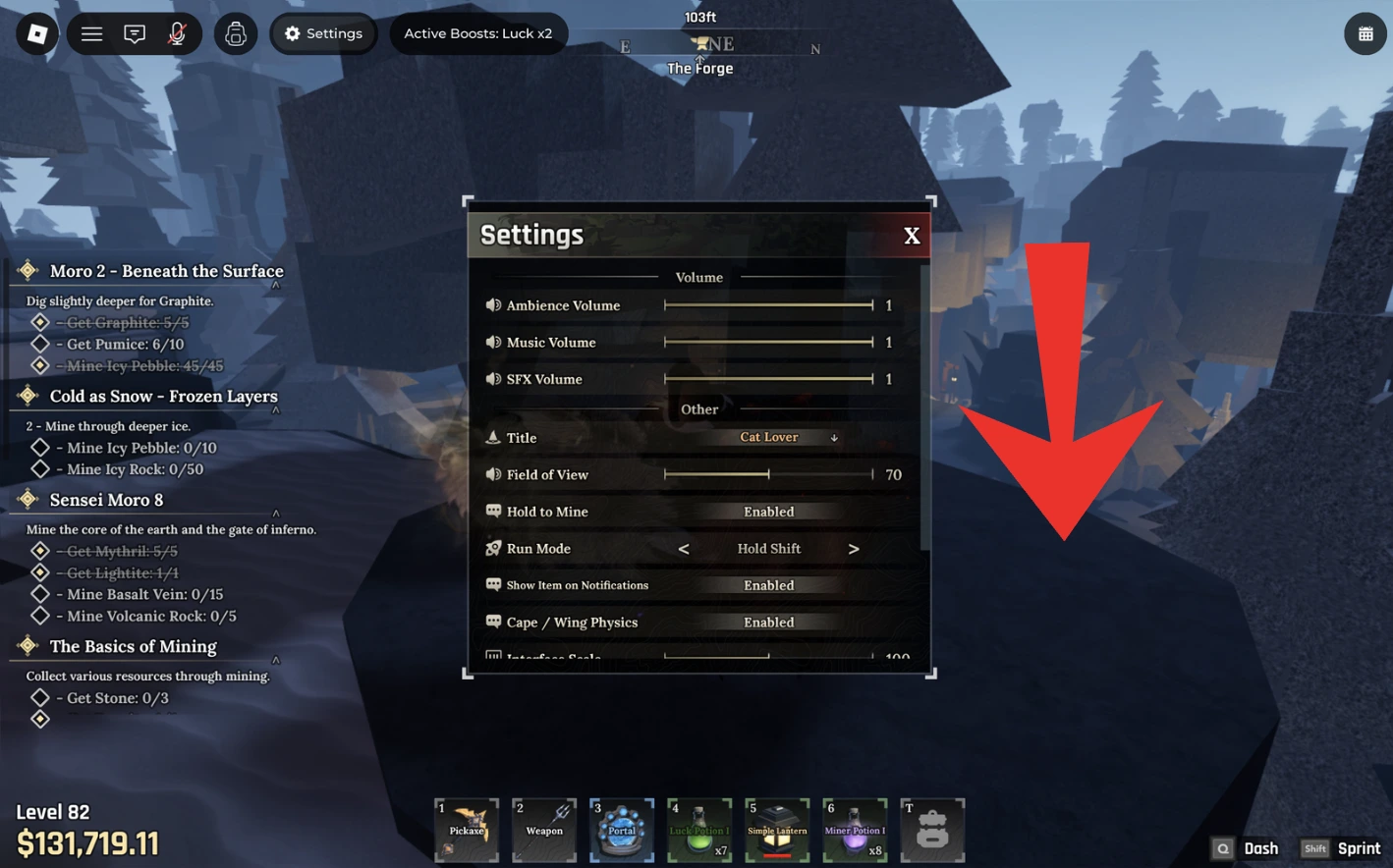Switch Run Mode using the left arrow

pos(684,548)
